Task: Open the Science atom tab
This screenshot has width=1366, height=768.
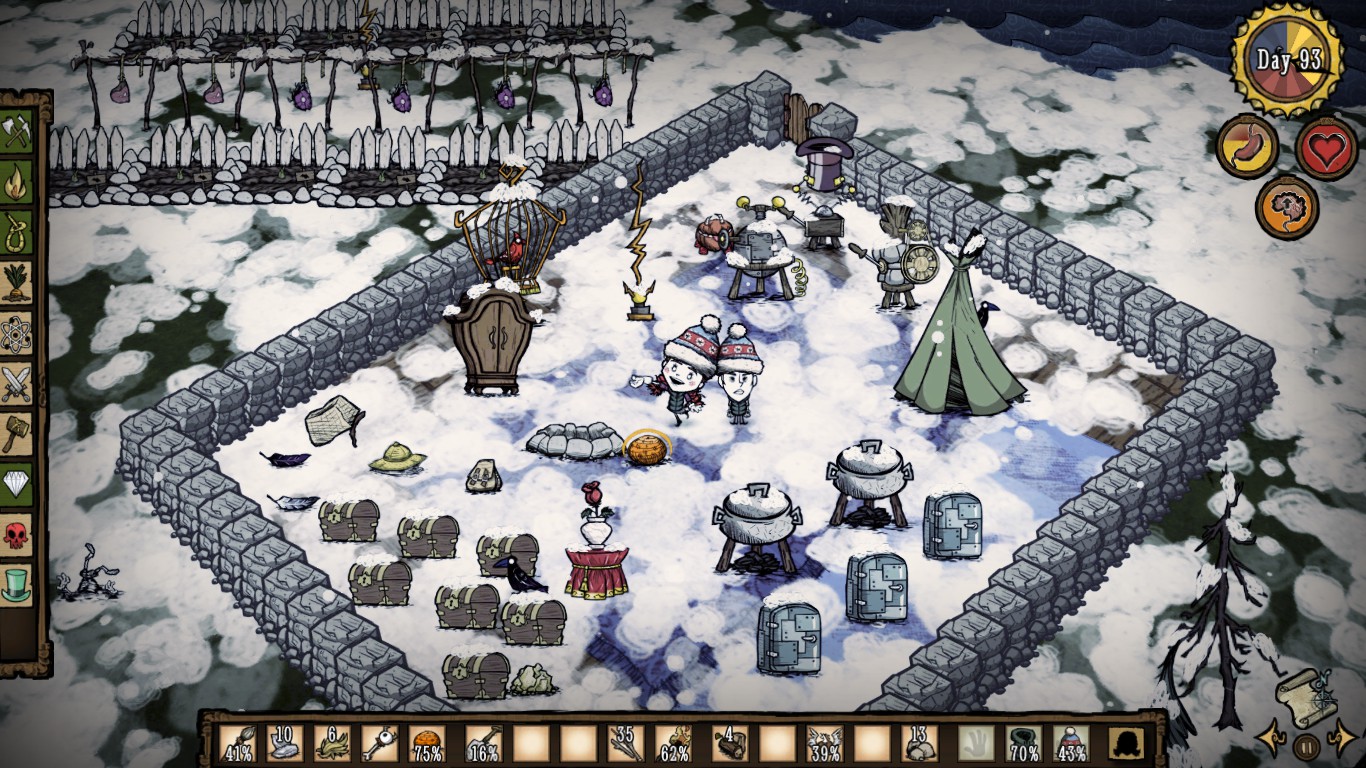Action: coord(17,333)
